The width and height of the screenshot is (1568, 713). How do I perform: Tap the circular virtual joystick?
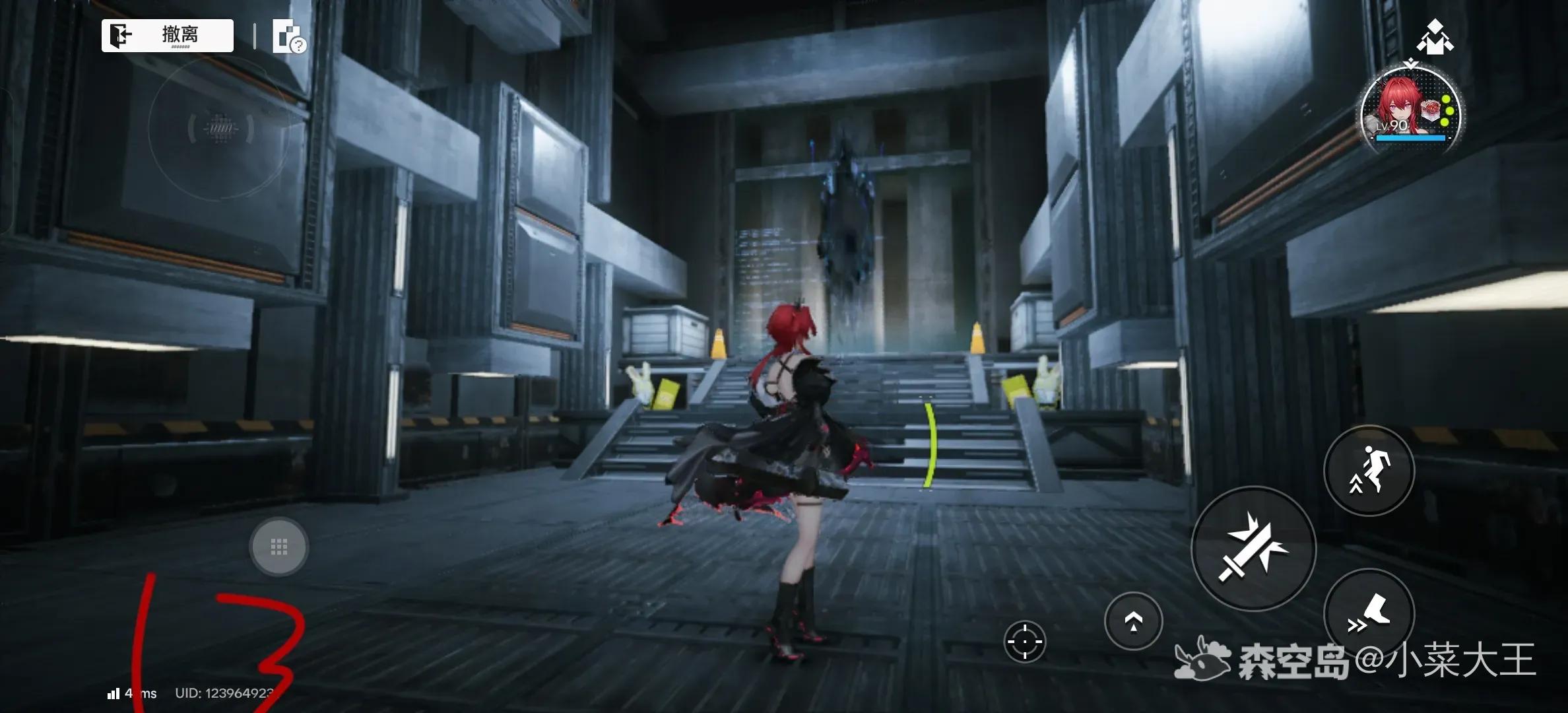coord(220,129)
